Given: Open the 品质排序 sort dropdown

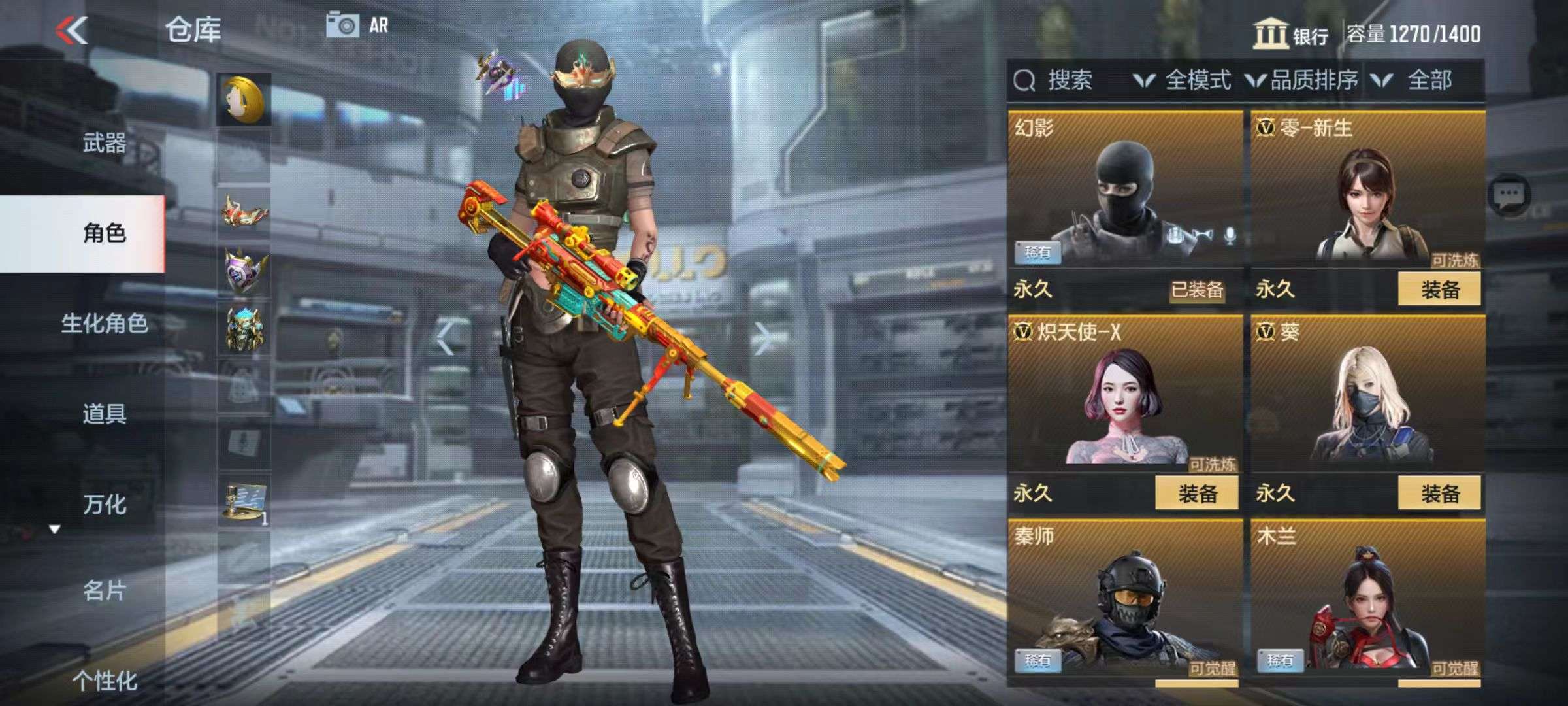Looking at the screenshot, I should (1301, 80).
